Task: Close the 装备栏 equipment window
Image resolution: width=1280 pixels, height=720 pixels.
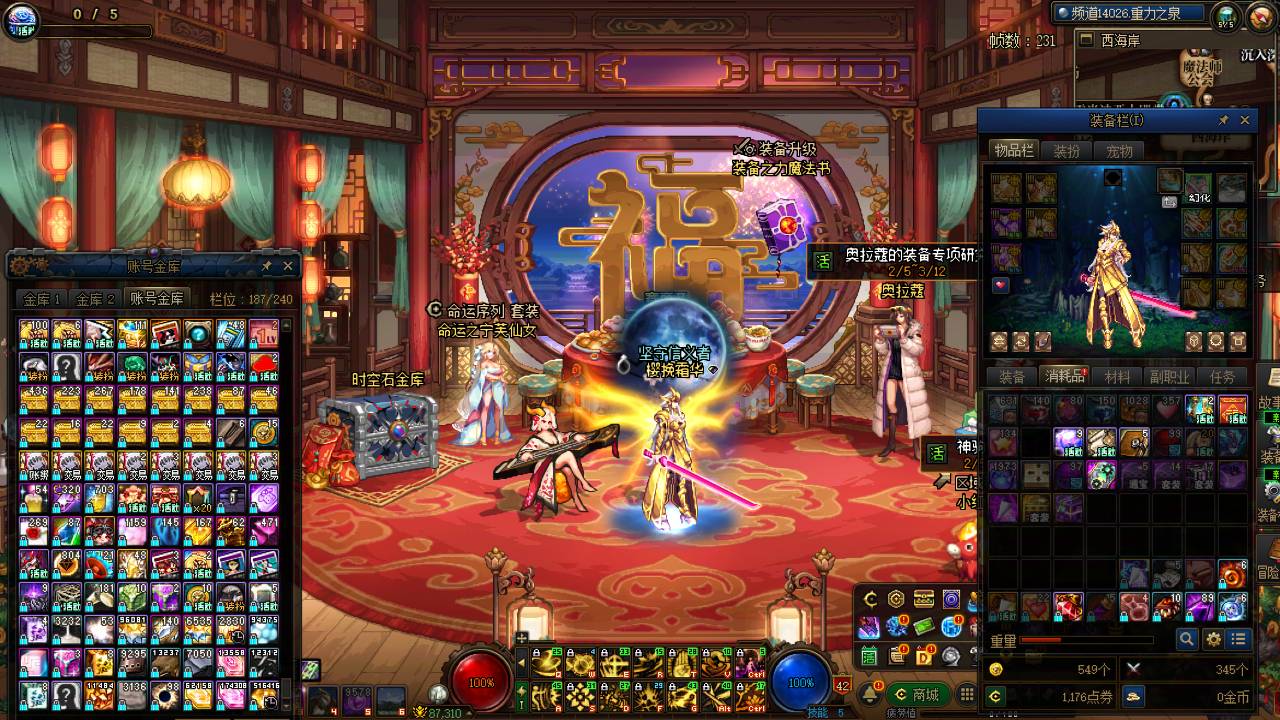Action: click(1245, 120)
